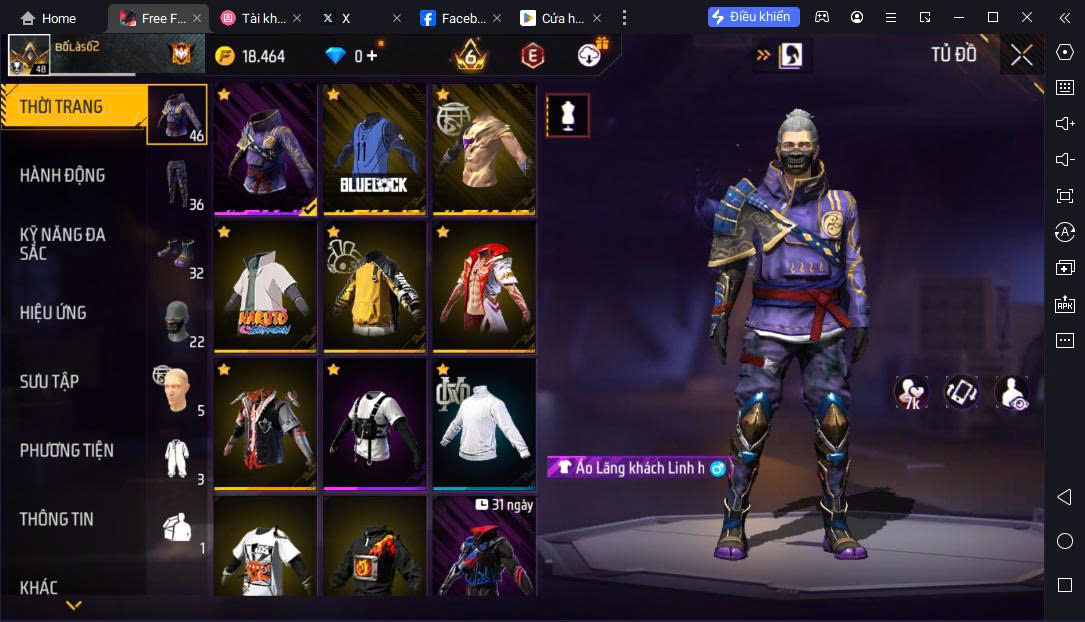Select the Blue Lock jersey item
1085x622 pixels.
coord(375,148)
